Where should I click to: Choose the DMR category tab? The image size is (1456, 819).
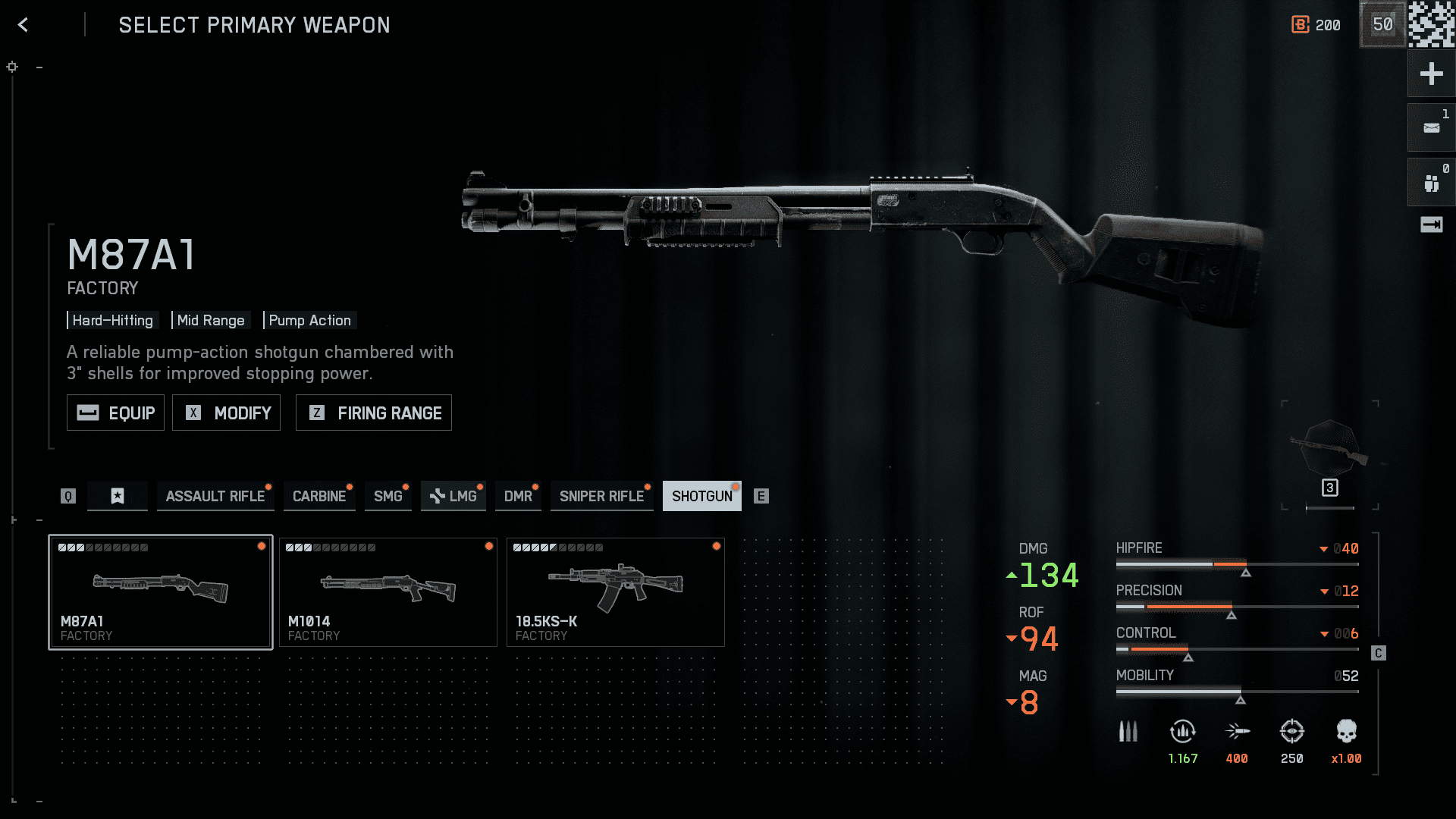518,496
